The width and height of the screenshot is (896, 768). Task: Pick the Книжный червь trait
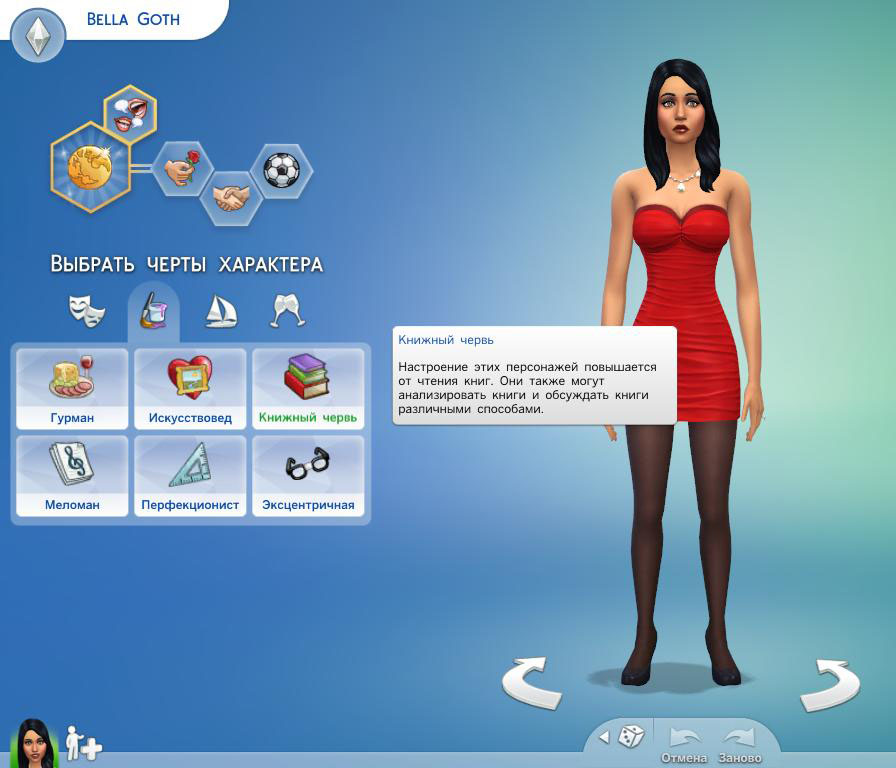[x=307, y=389]
